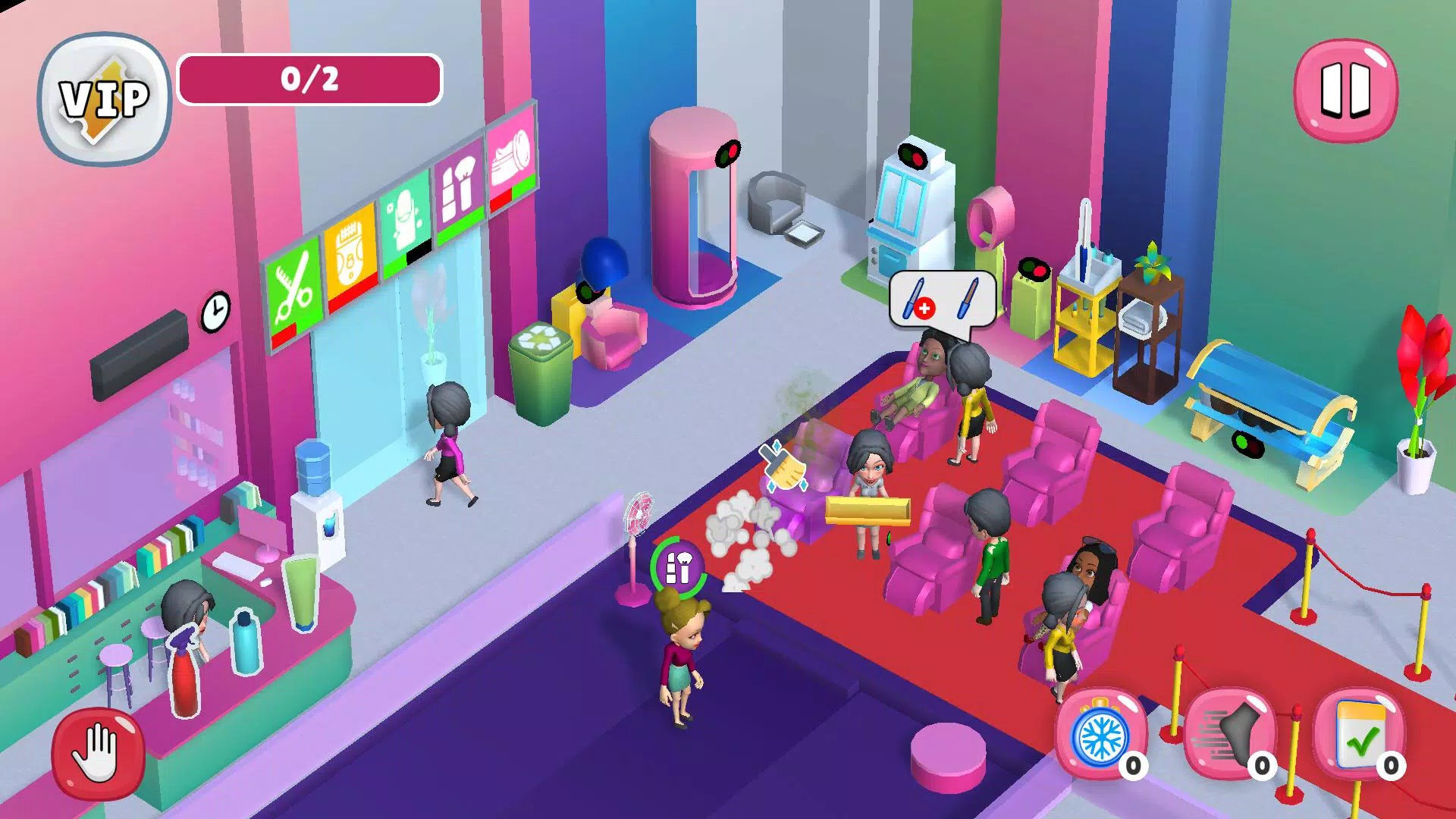Open the VIP badge
1456x819 pixels.
click(x=105, y=99)
